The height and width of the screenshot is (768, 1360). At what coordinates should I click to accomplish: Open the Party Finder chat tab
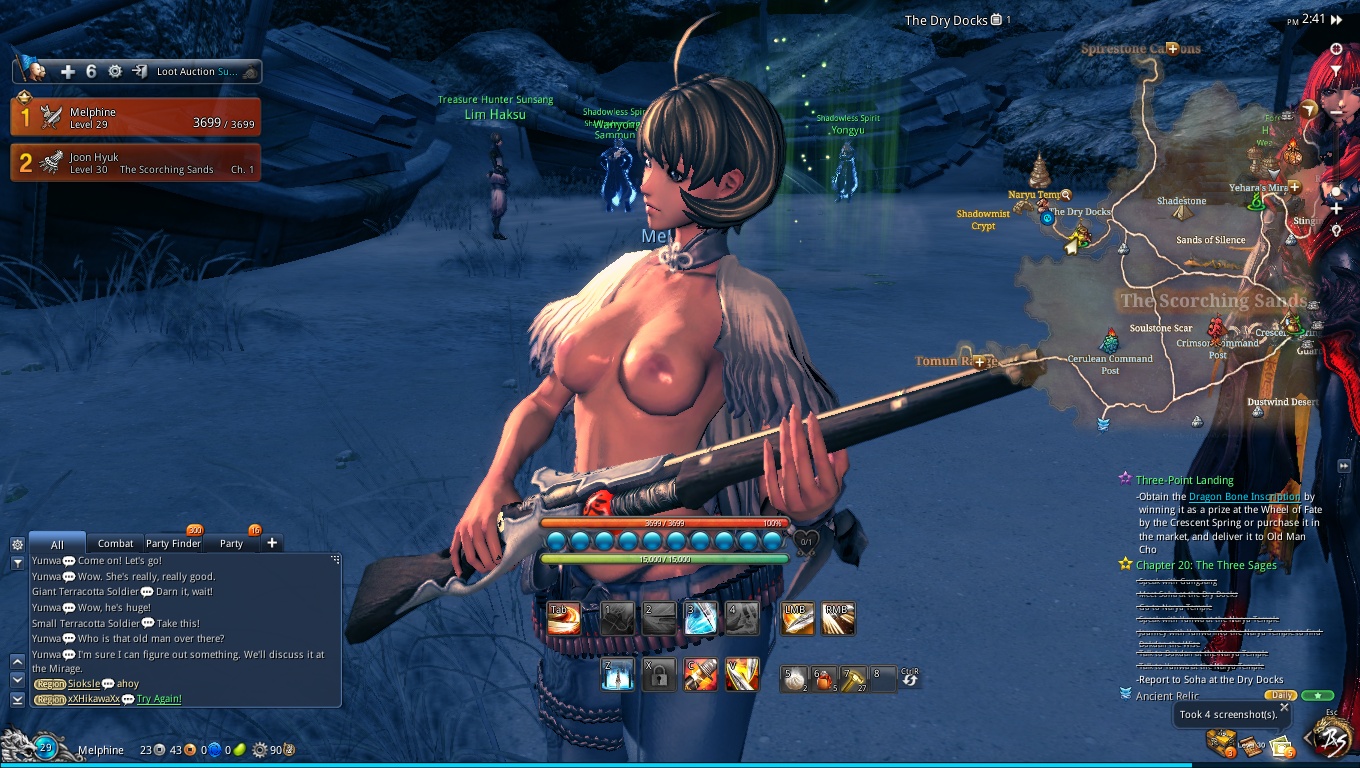pyautogui.click(x=173, y=543)
